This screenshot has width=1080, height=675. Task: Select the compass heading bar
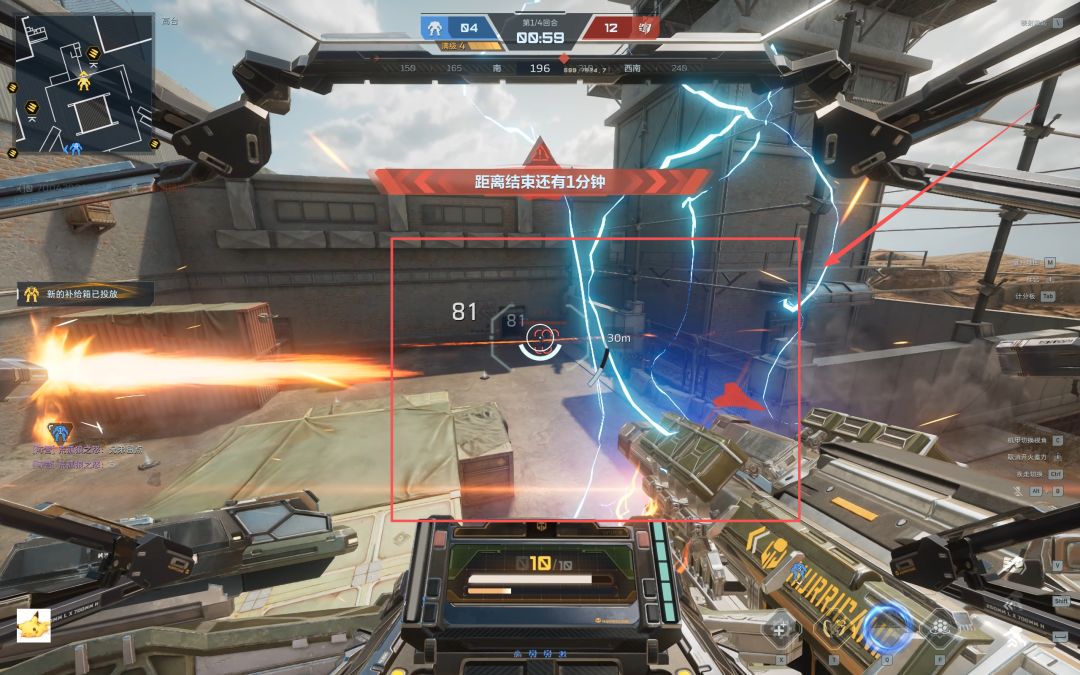tap(540, 69)
